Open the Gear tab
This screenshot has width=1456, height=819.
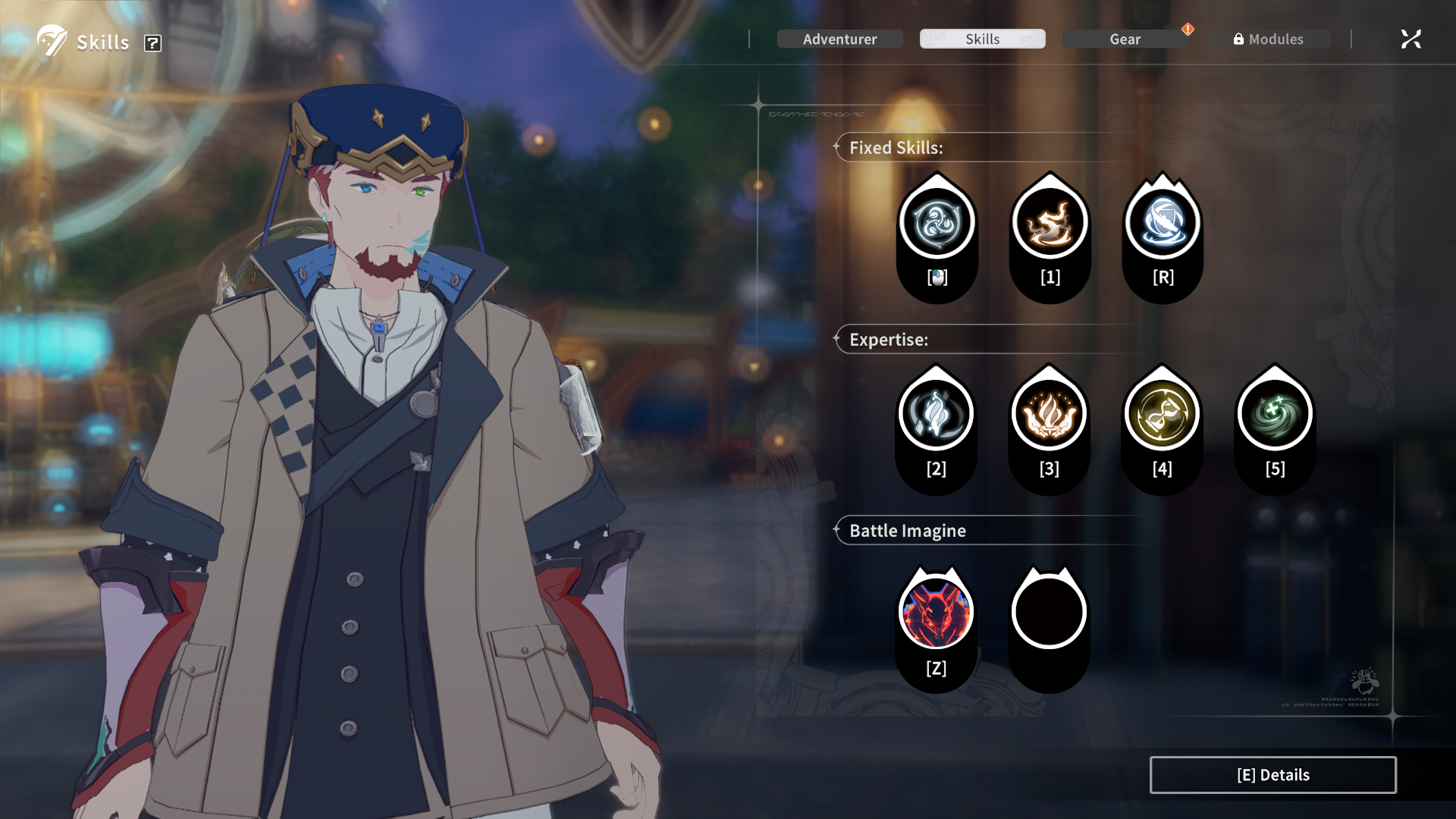1125,39
